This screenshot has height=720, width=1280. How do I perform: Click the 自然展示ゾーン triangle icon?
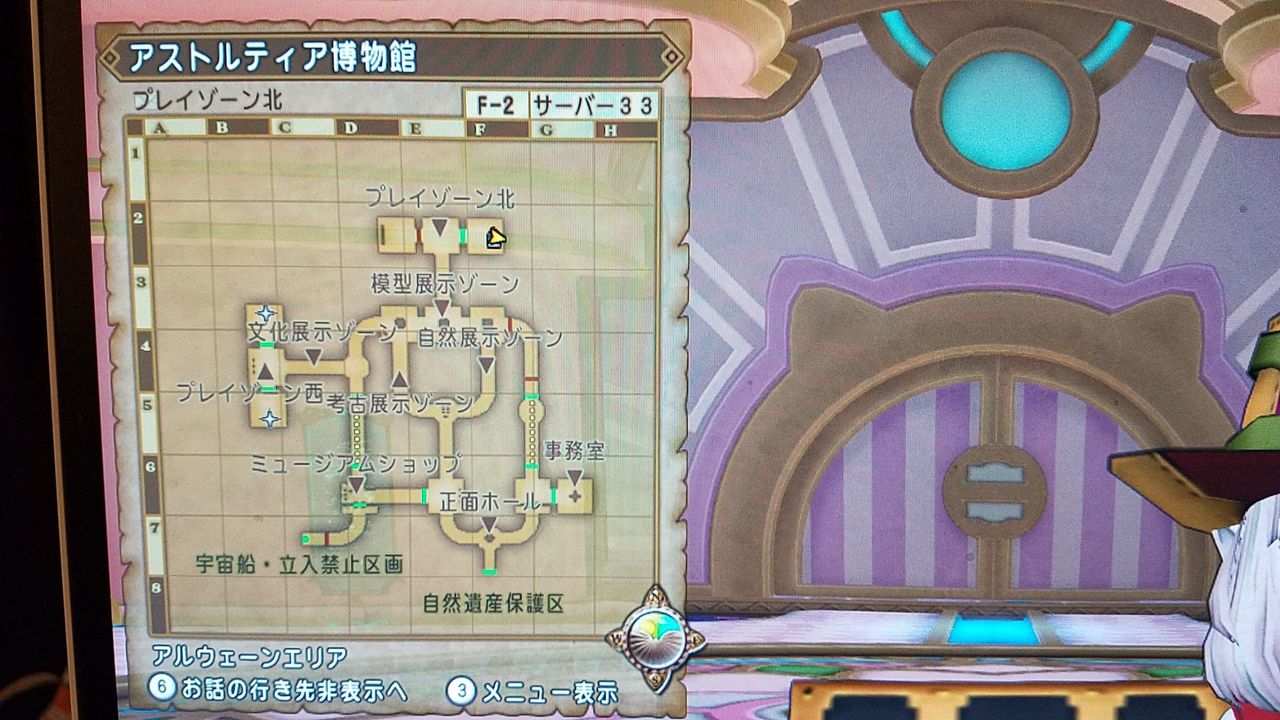485,363
